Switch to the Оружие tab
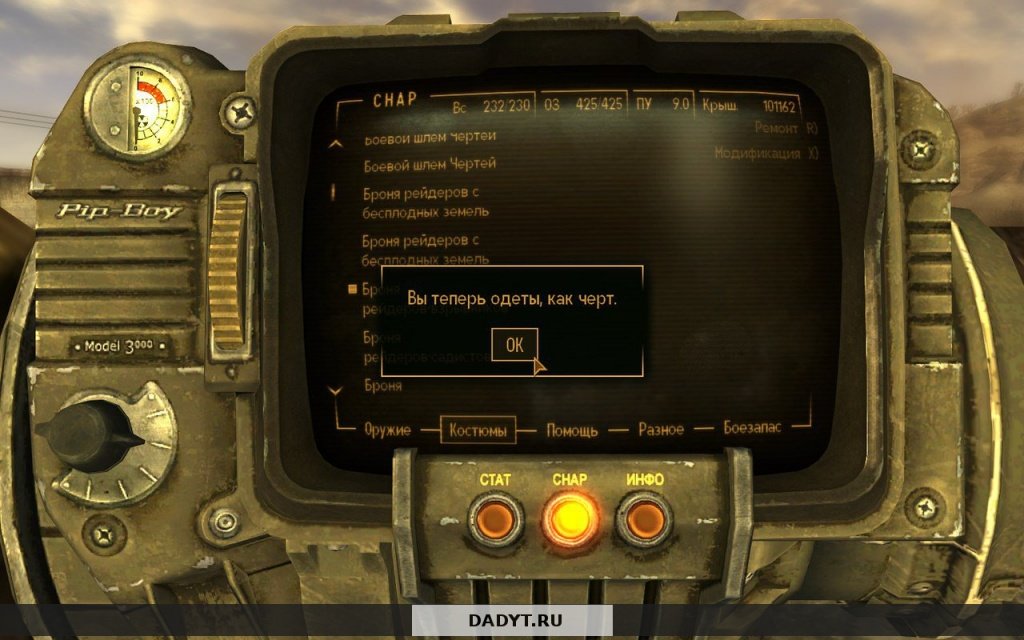This screenshot has width=1024, height=640. point(389,429)
